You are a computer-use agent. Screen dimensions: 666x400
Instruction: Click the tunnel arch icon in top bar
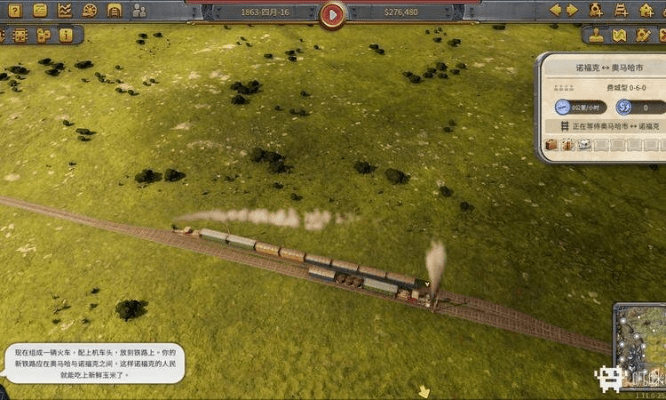114,11
